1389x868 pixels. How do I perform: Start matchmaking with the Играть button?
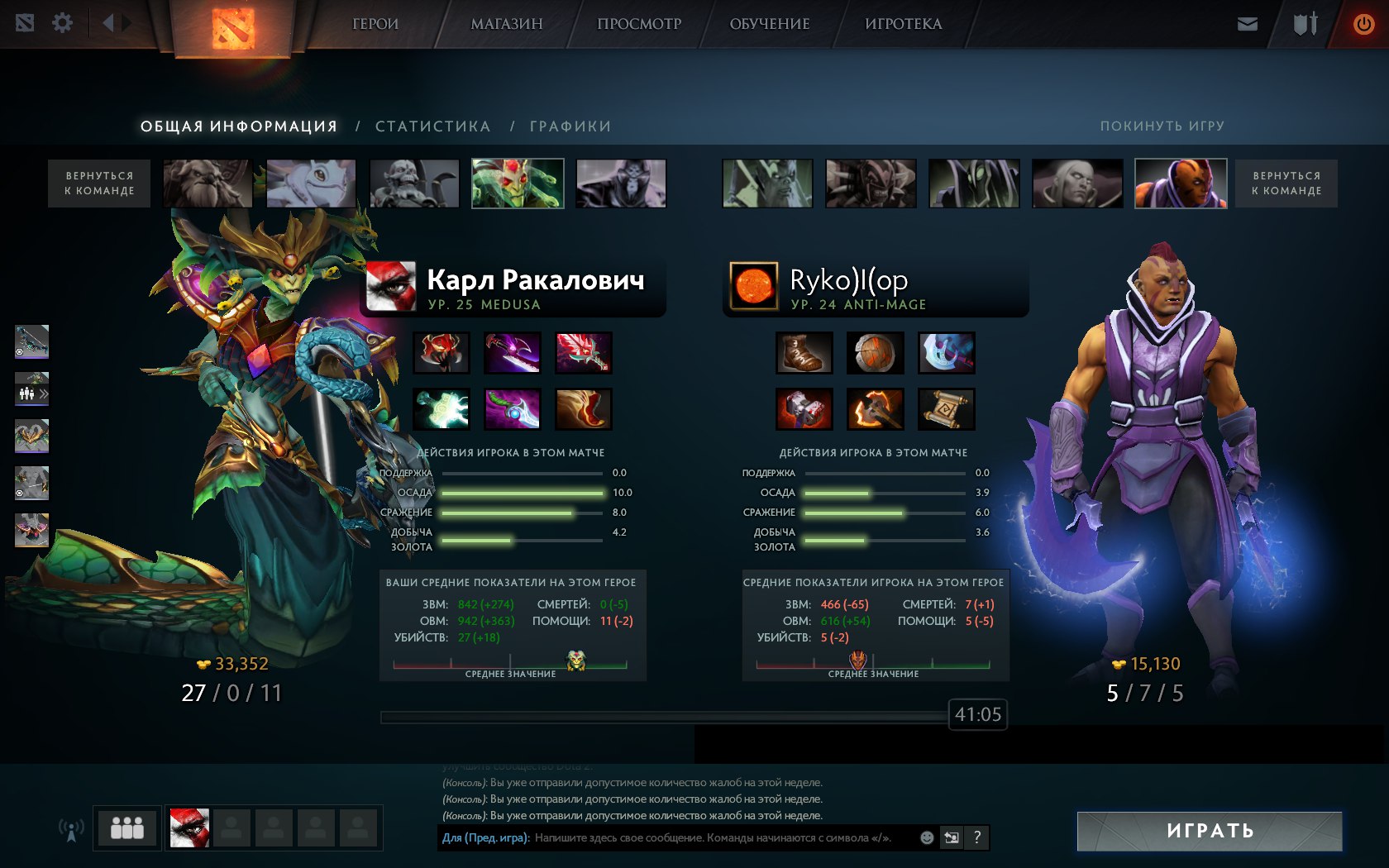point(1209,831)
